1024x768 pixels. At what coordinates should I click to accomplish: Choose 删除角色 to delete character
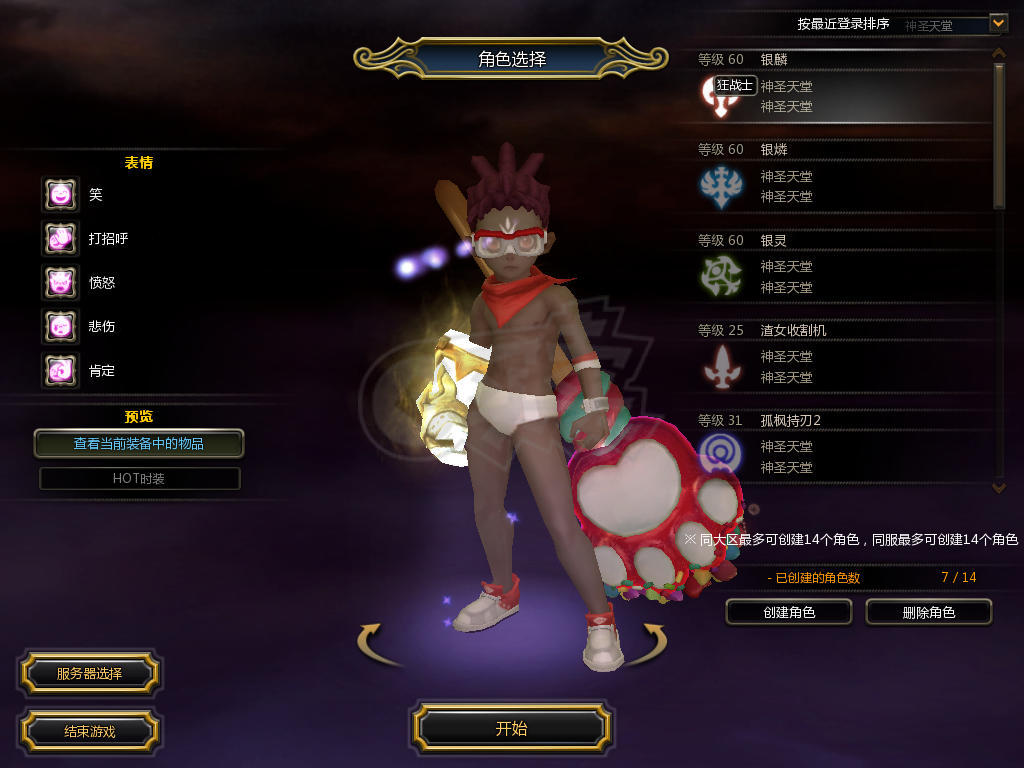(x=928, y=612)
